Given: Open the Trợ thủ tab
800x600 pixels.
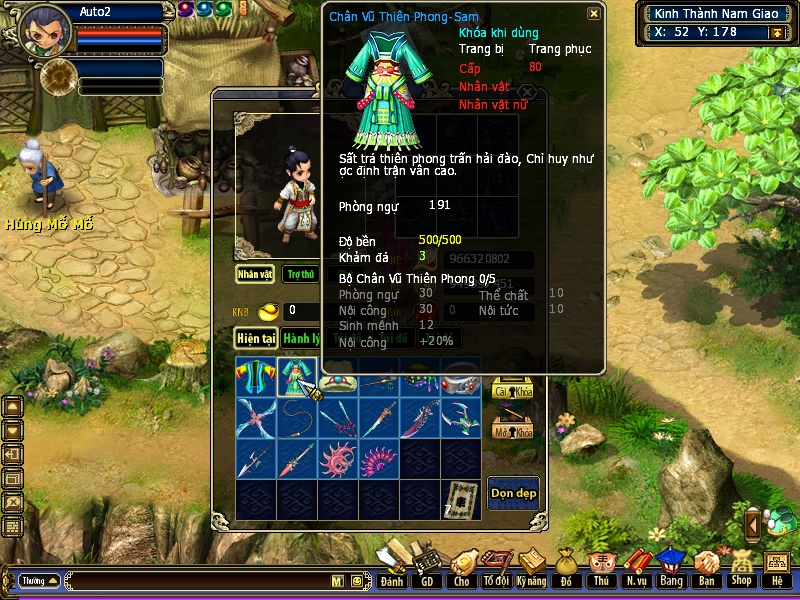Looking at the screenshot, I should tap(300, 273).
